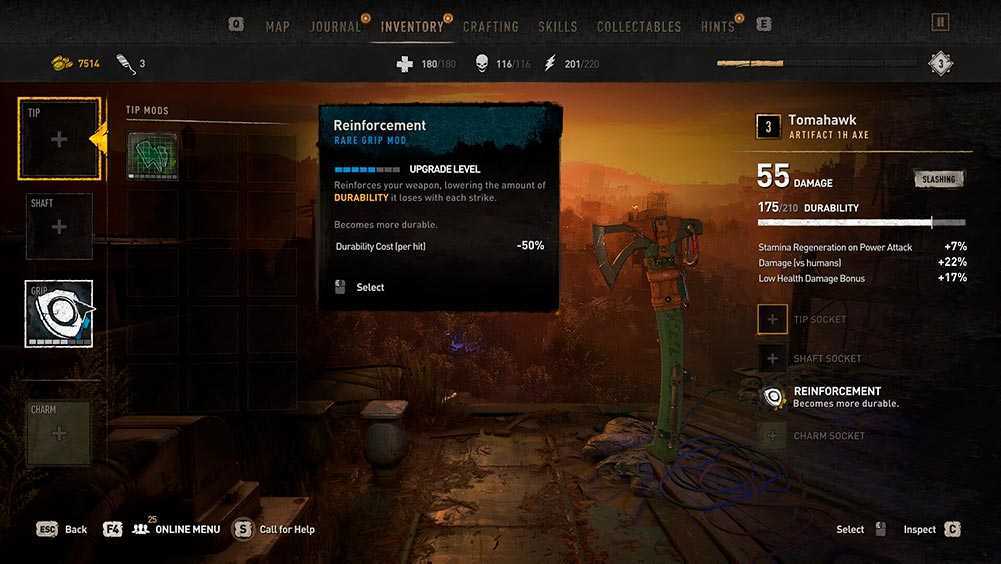Go to the Crafting tab
Screen dimensions: 1001x564
[x=491, y=27]
